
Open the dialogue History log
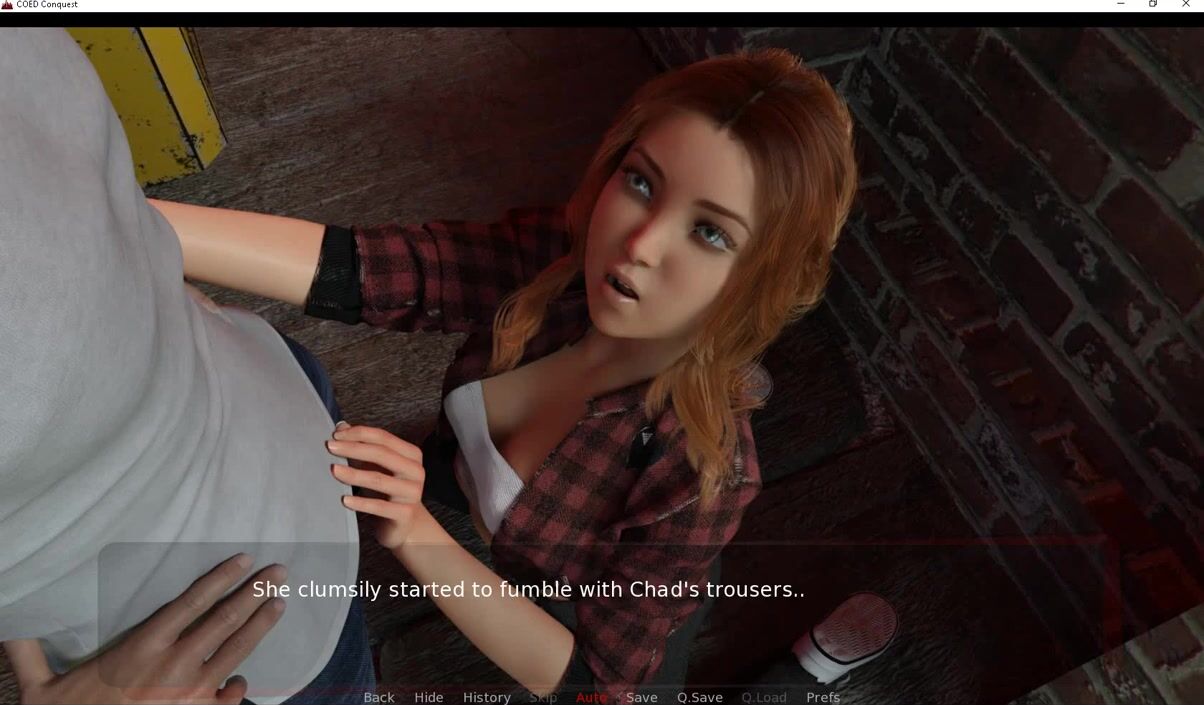486,697
